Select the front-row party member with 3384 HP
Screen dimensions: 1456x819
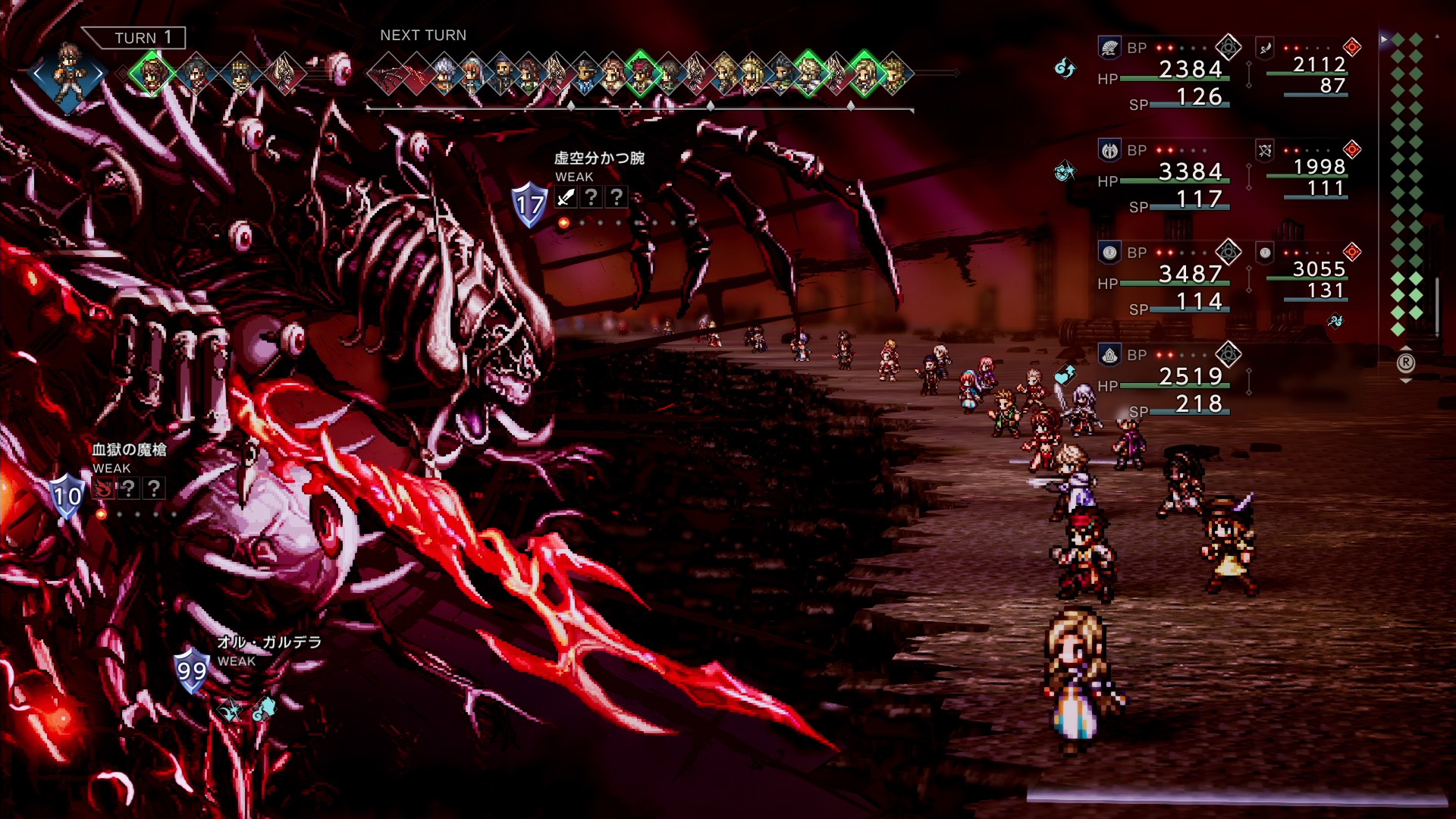pyautogui.click(x=1191, y=172)
